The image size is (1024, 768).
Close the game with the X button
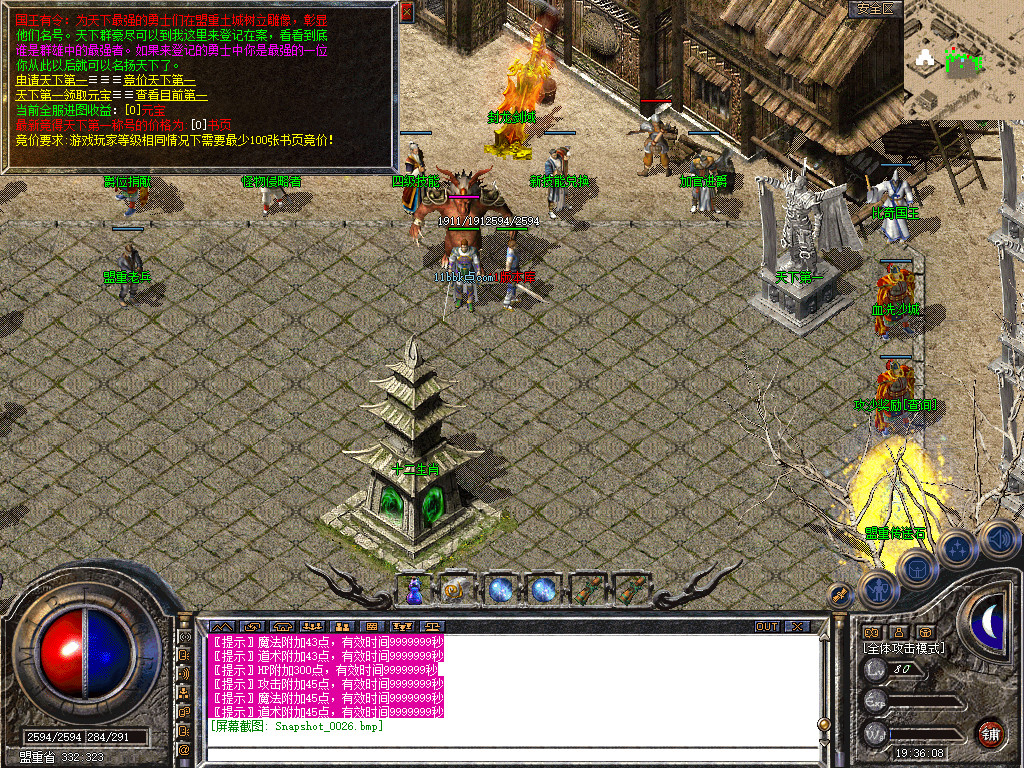pyautogui.click(x=796, y=627)
